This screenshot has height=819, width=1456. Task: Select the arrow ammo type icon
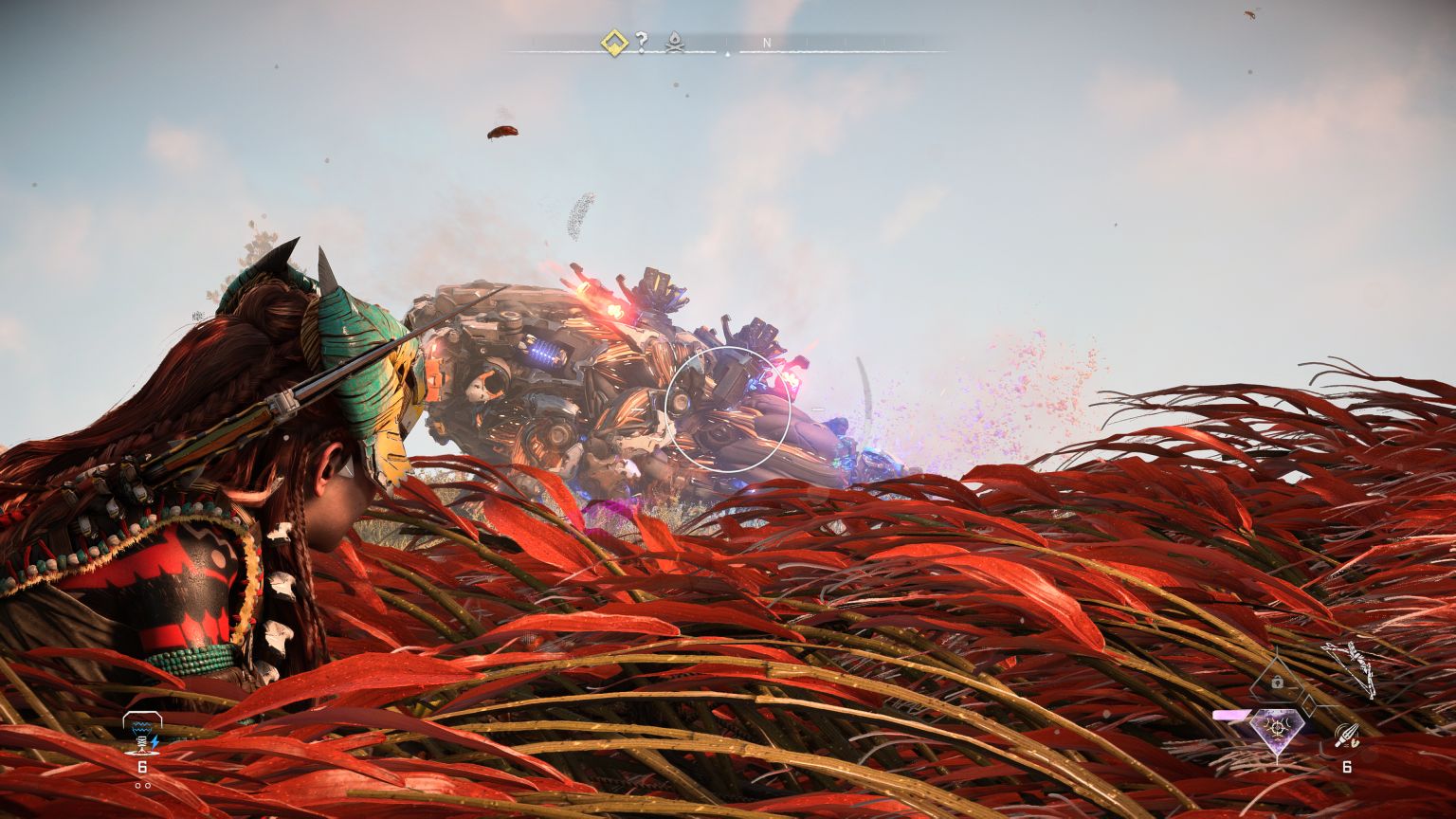1346,736
